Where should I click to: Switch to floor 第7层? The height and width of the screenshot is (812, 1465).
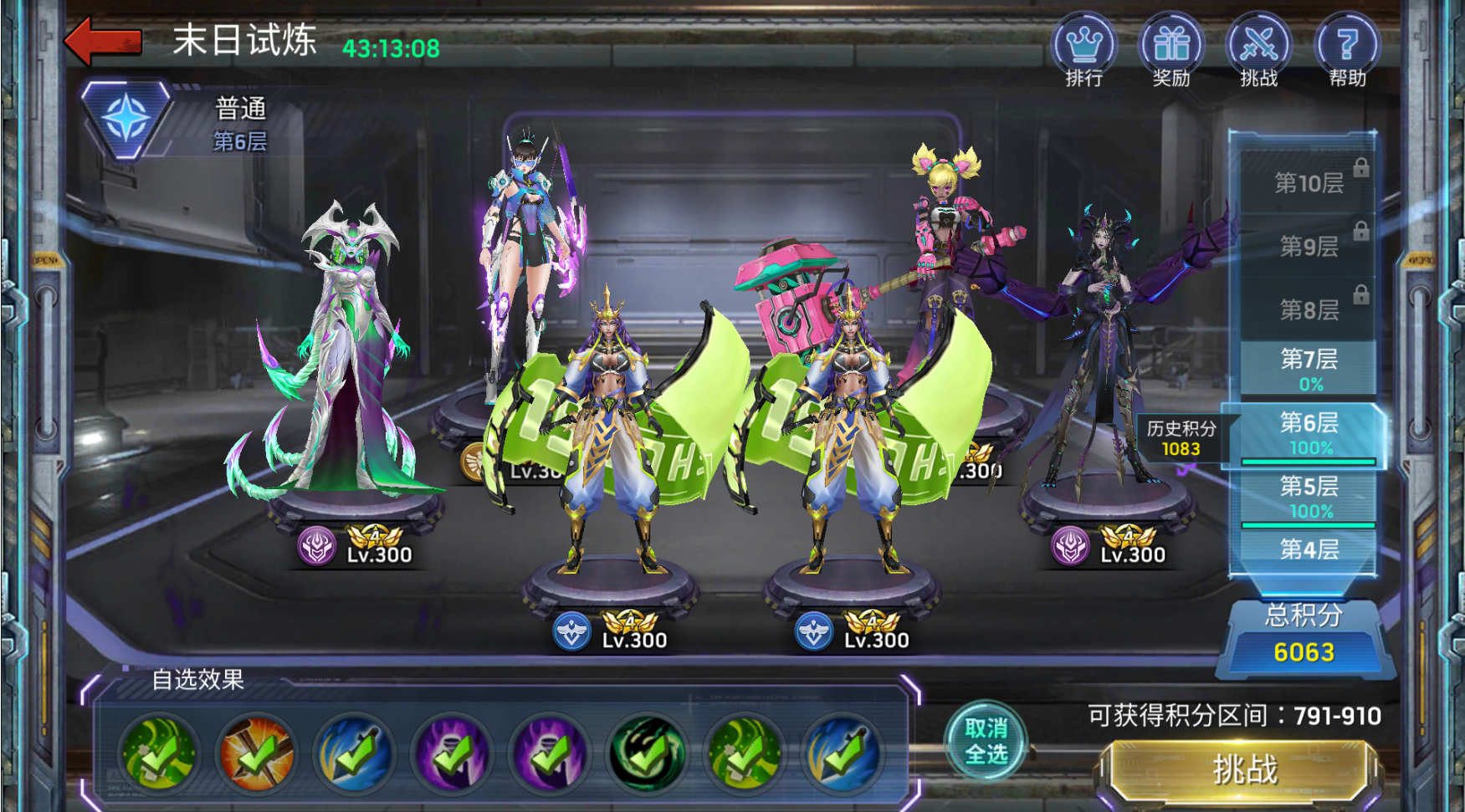coord(1309,368)
